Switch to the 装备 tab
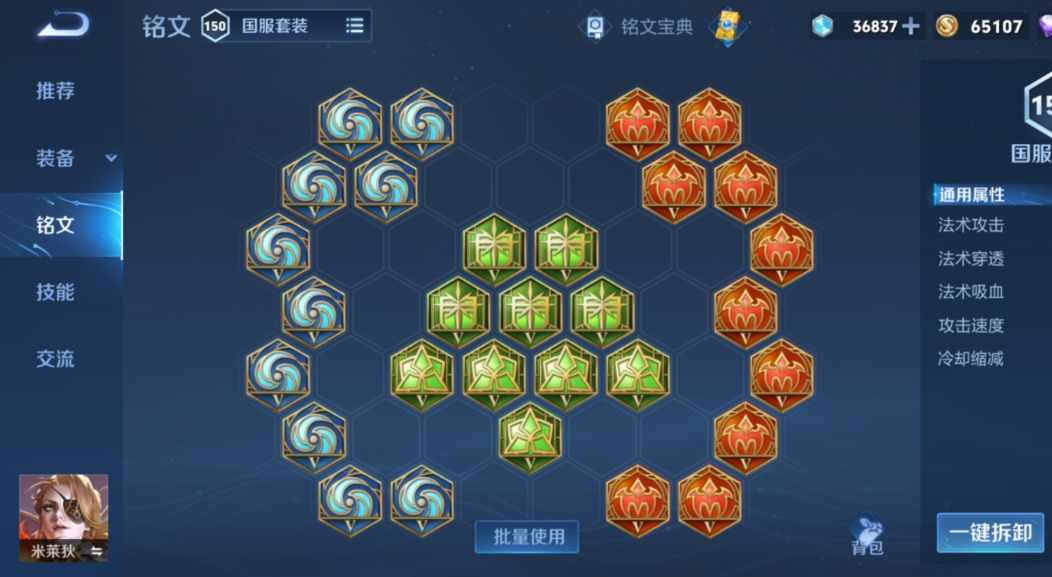The height and width of the screenshot is (577, 1052). pyautogui.click(x=56, y=158)
